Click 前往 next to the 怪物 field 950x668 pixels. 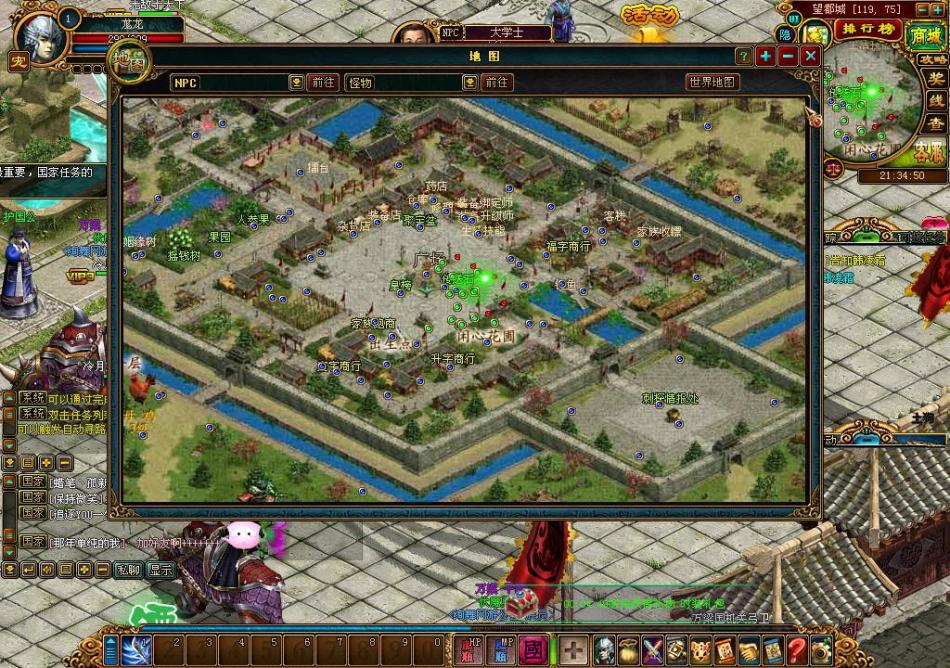497,82
